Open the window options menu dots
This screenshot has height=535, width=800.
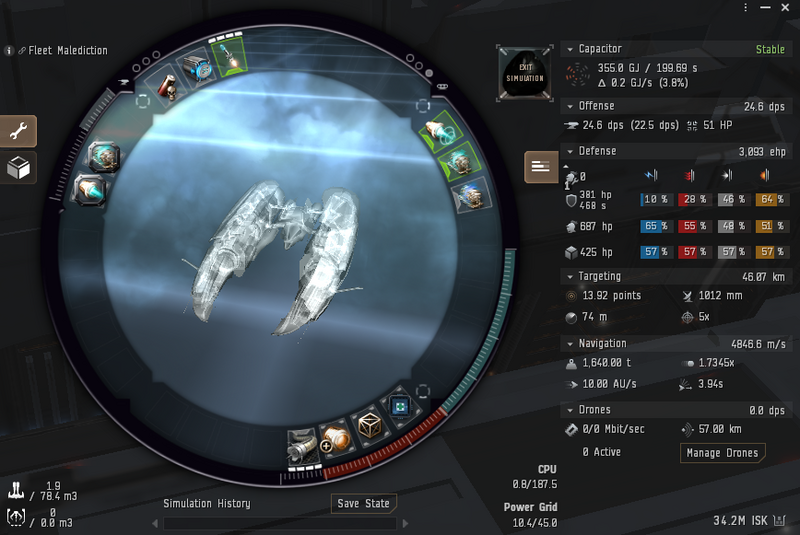[x=746, y=8]
